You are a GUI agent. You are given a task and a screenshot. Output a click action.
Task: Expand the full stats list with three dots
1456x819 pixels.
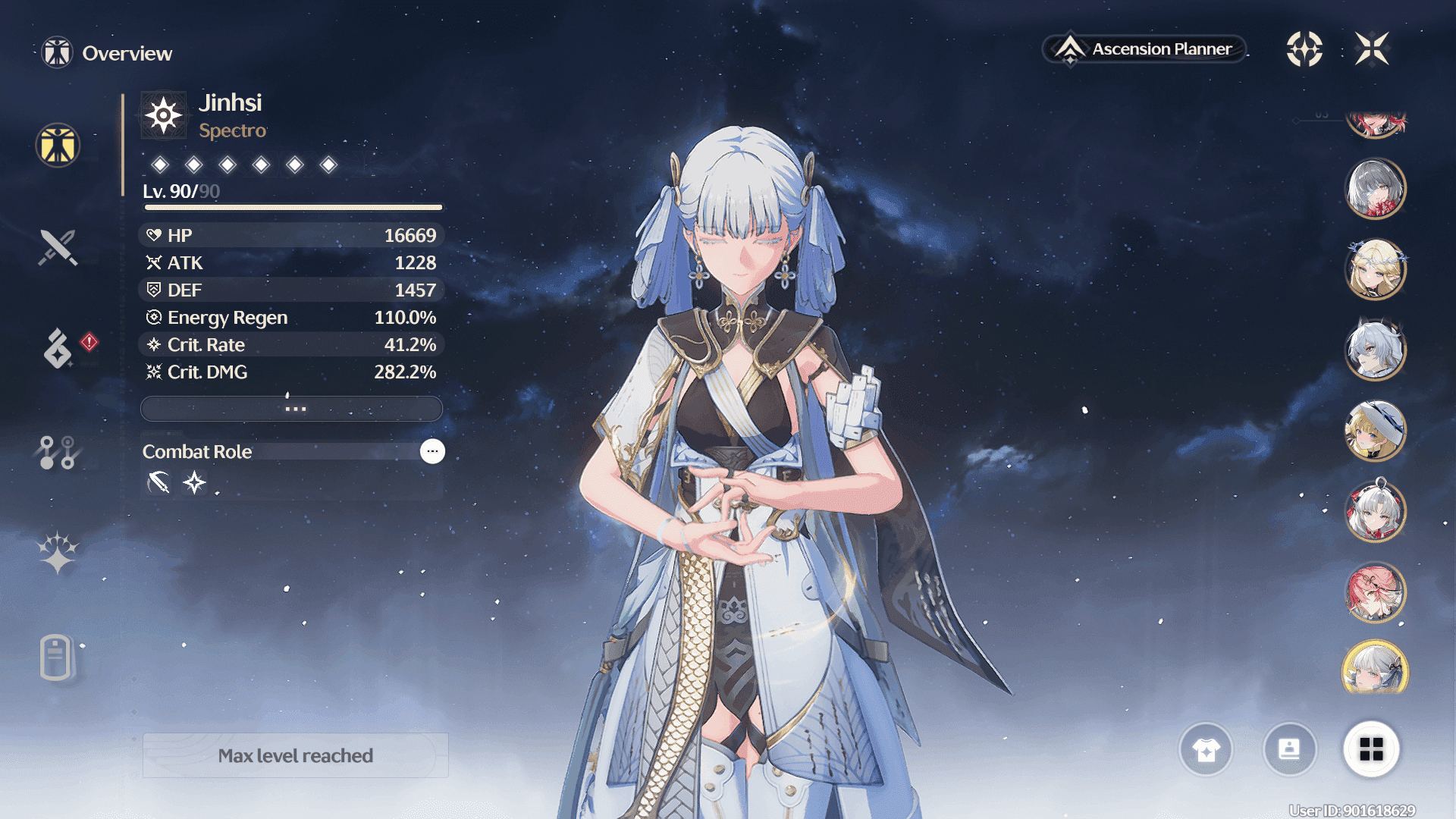[292, 409]
